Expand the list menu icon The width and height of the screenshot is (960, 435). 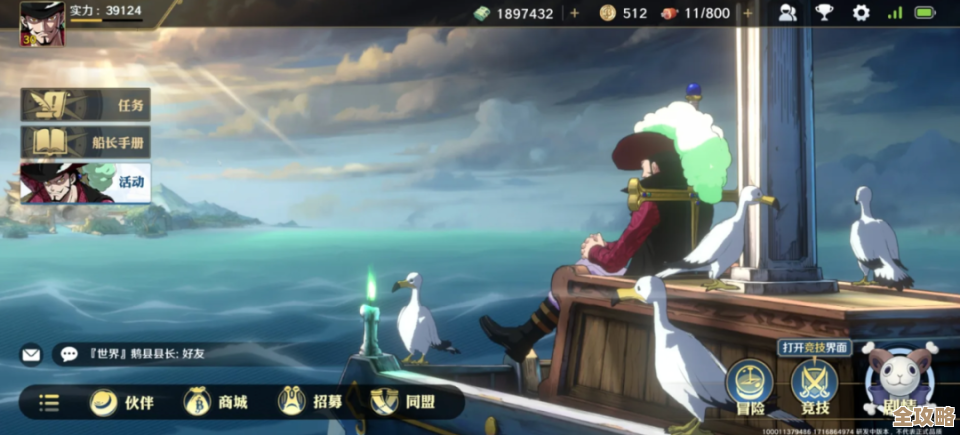(49, 403)
